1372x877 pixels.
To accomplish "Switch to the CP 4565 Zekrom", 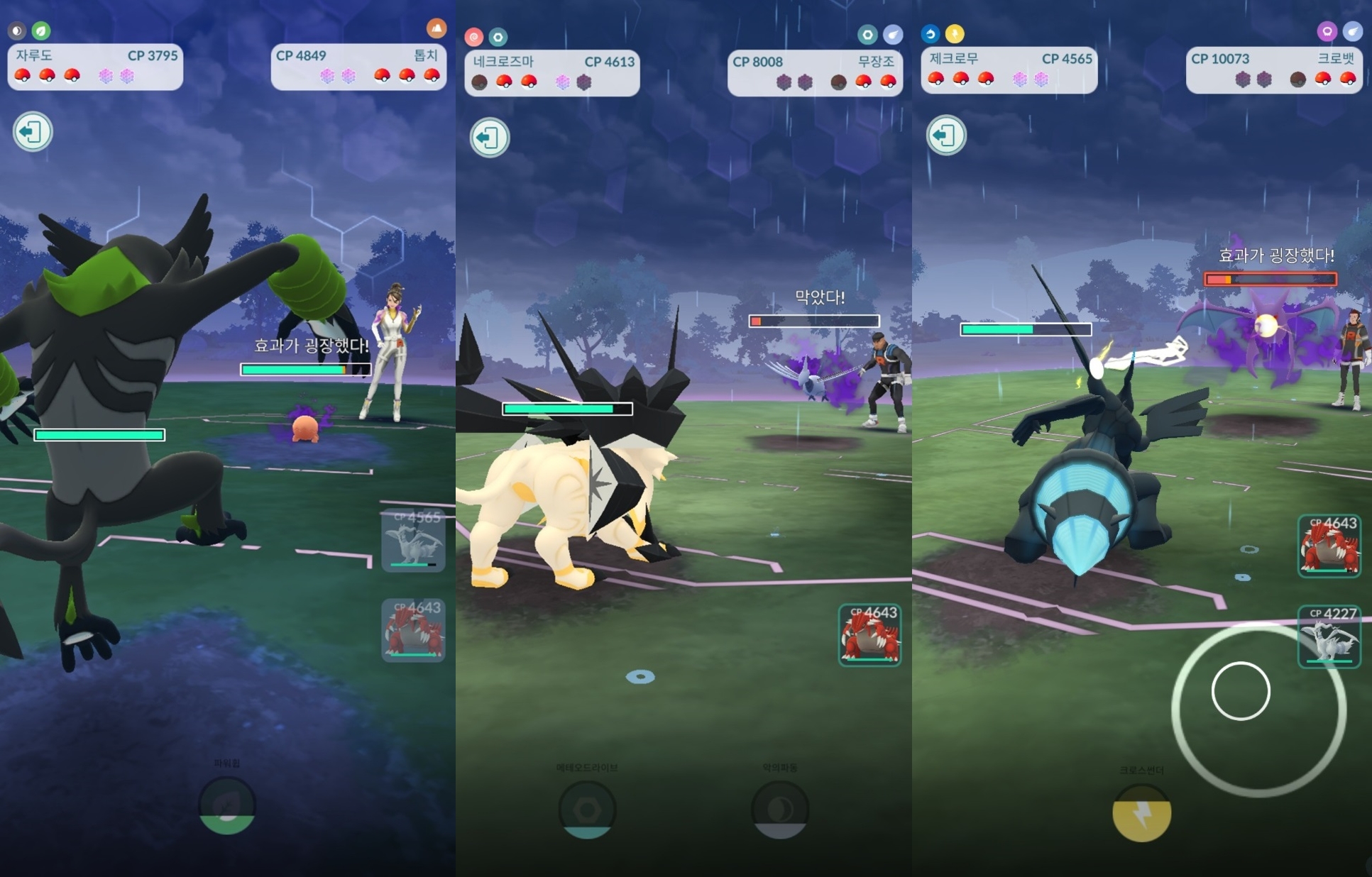I will [x=414, y=541].
